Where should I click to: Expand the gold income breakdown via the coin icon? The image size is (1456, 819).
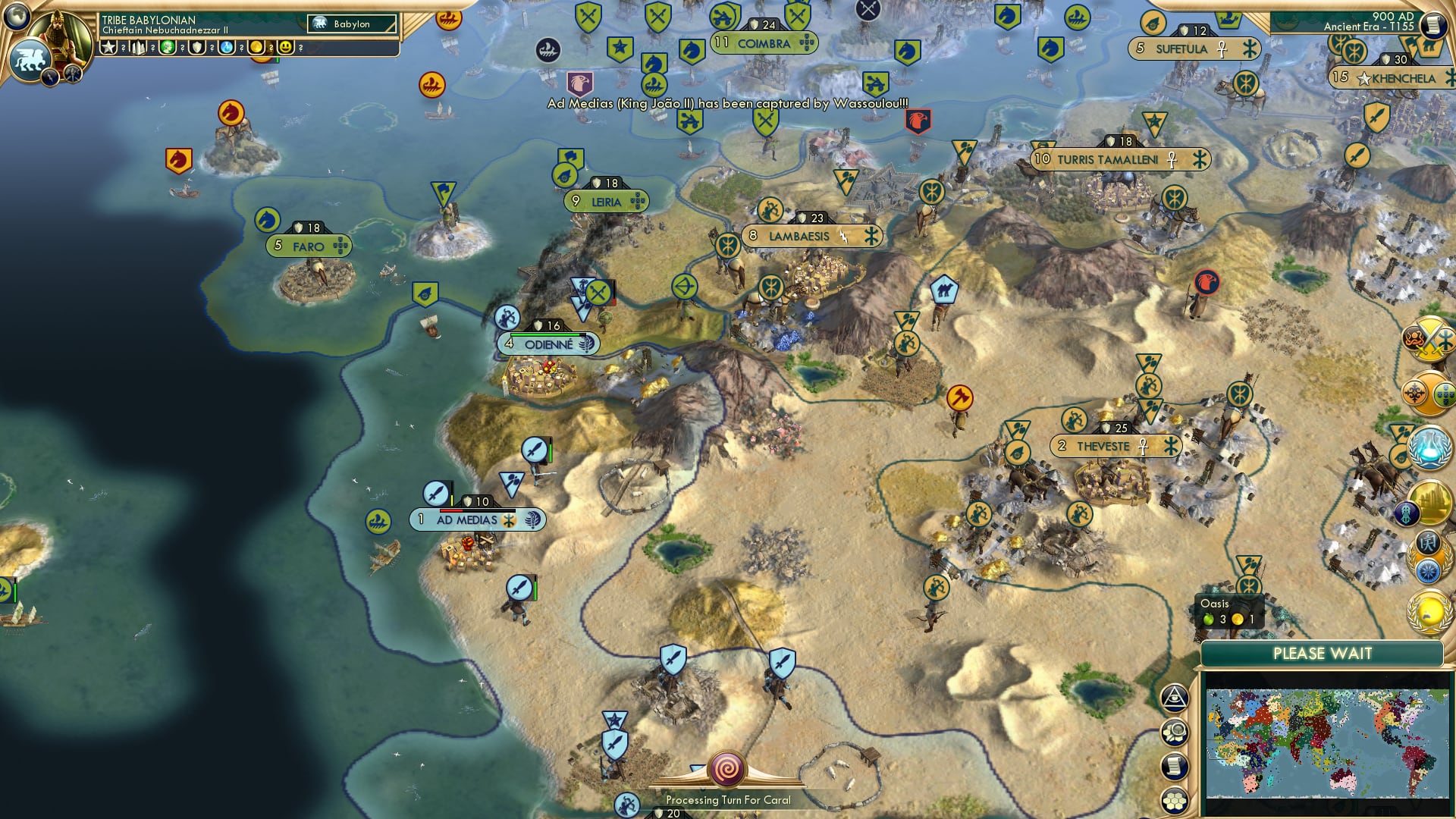[256, 47]
